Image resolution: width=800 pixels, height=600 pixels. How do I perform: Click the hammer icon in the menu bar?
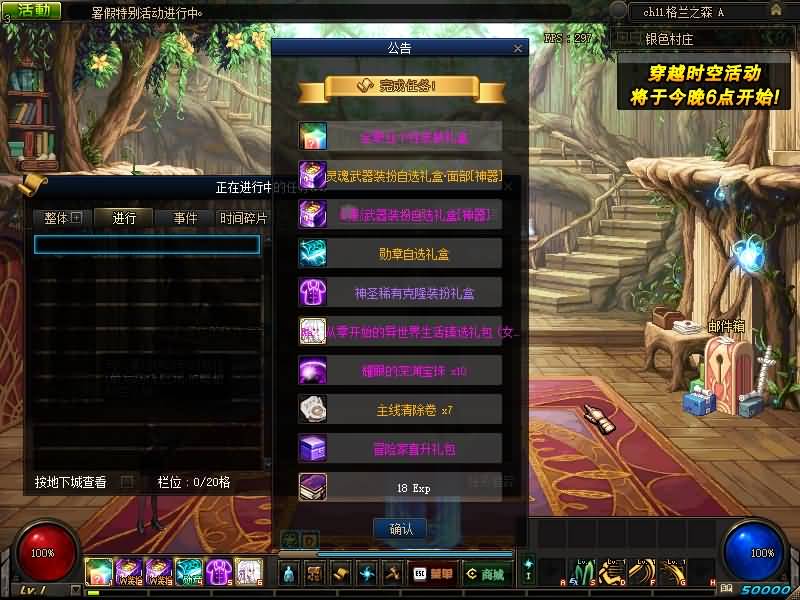click(x=392, y=573)
